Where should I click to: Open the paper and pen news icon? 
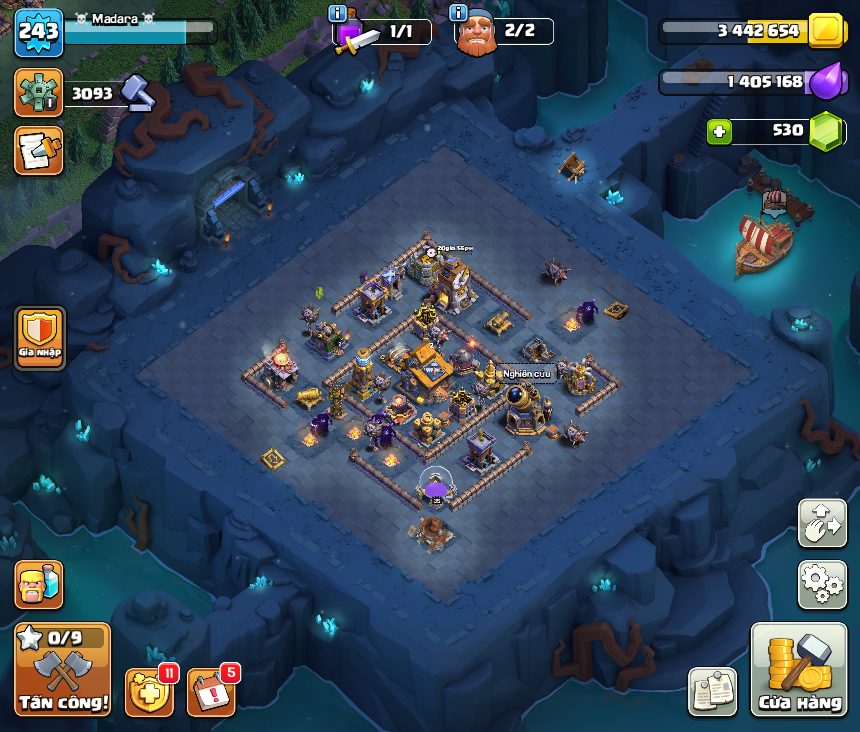click(38, 150)
